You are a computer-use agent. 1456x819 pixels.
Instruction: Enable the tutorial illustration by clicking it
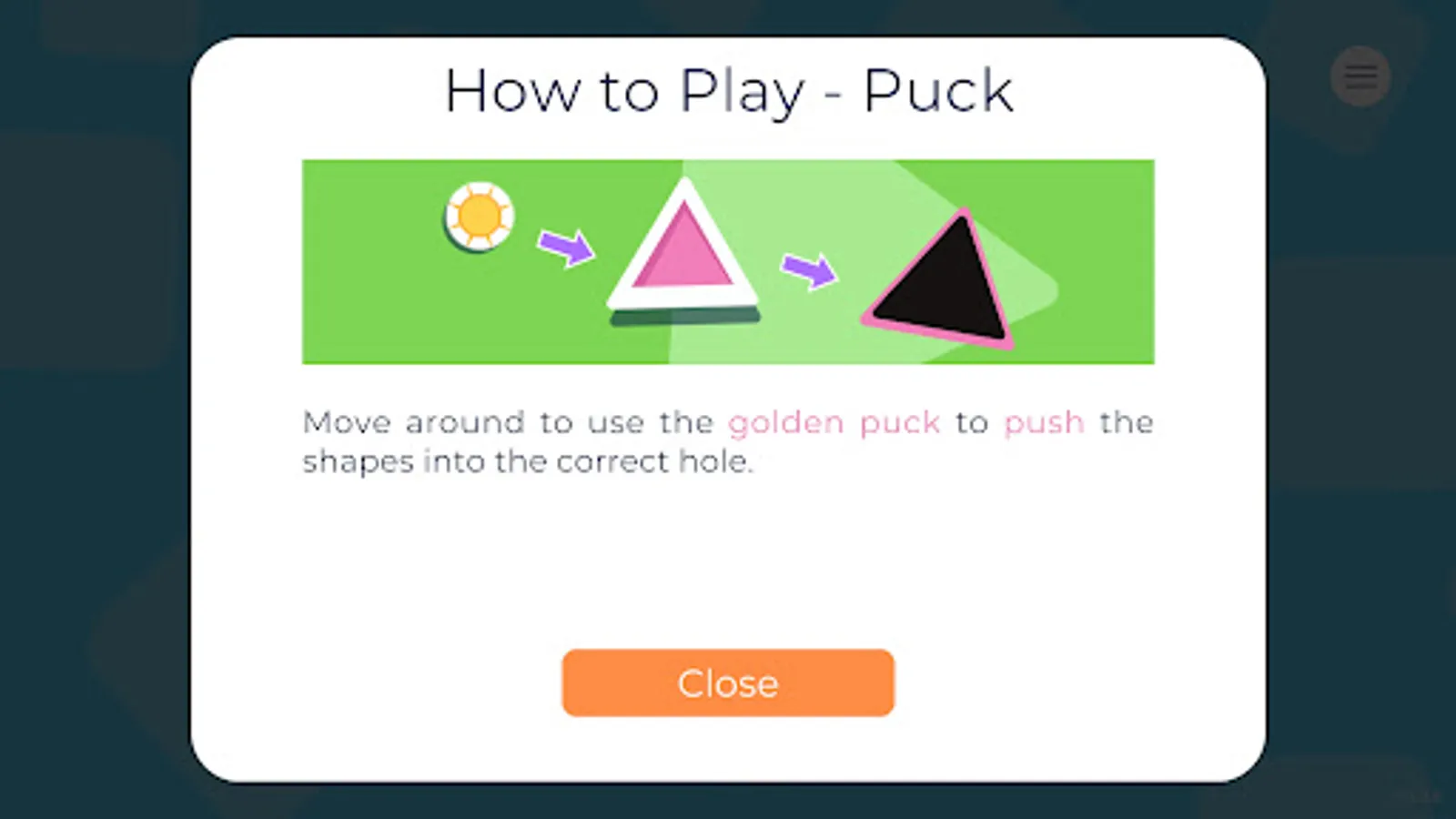point(728,261)
